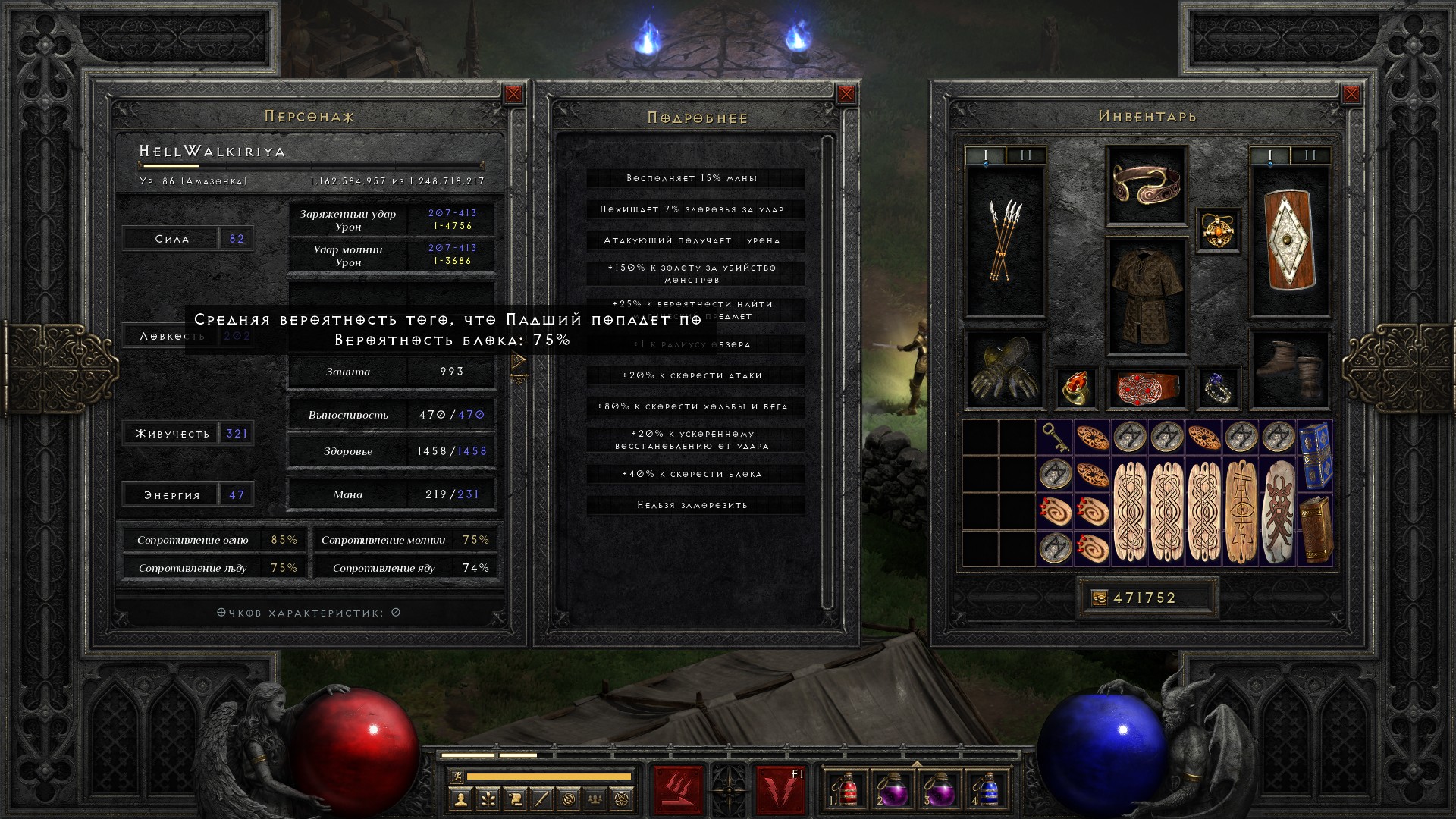The width and height of the screenshot is (1456, 819).
Task: Select the equipped javelins weapon slot
Action: [1004, 241]
